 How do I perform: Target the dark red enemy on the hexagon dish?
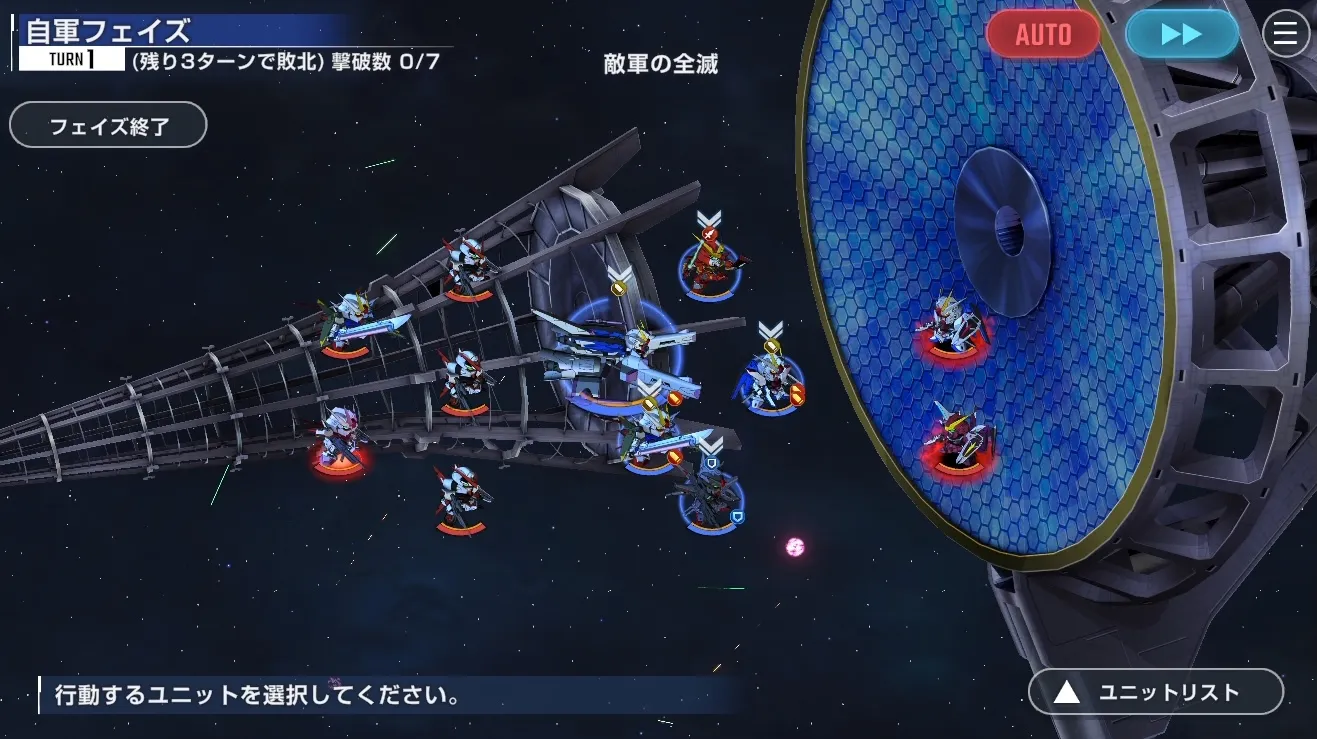coord(958,437)
